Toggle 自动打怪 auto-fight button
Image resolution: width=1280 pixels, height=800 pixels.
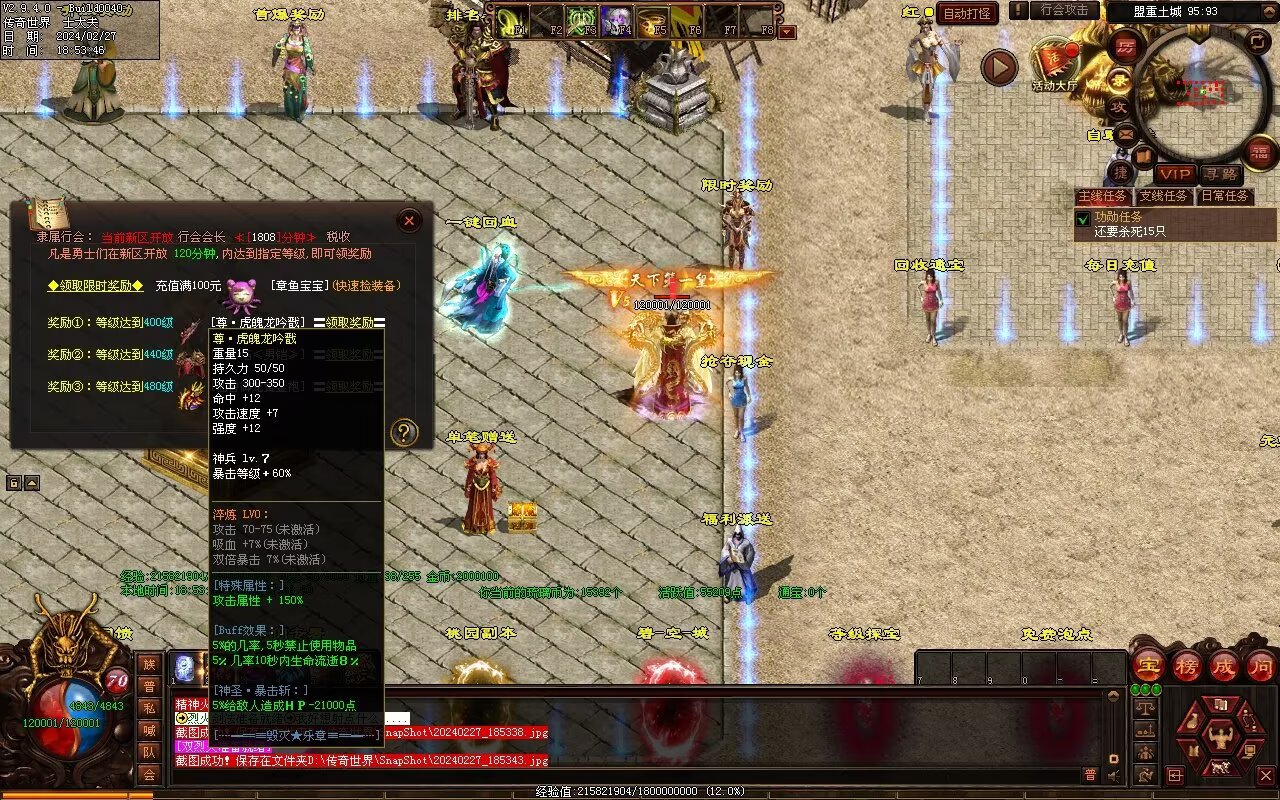[968, 13]
